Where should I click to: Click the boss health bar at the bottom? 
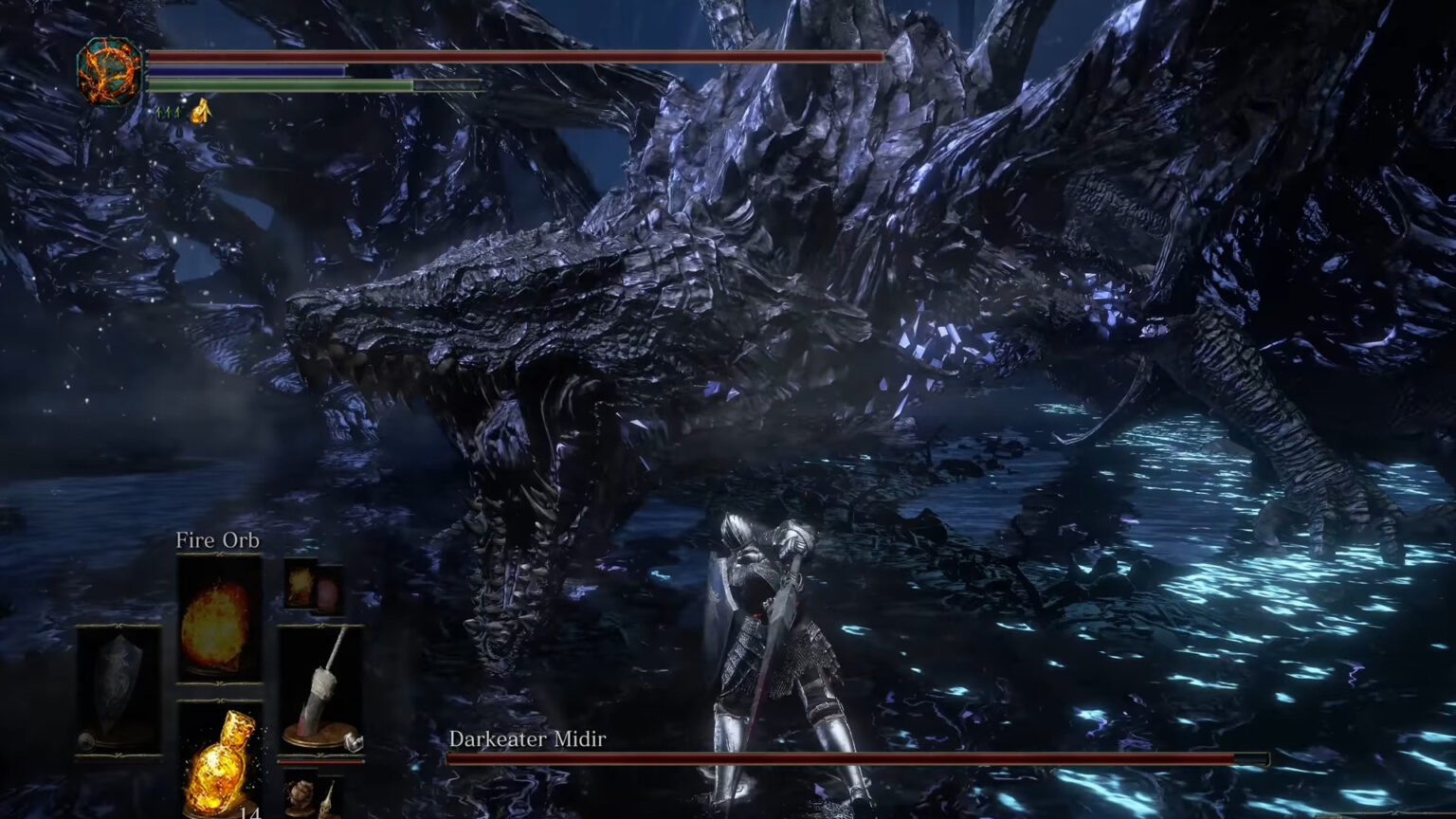[x=853, y=758]
